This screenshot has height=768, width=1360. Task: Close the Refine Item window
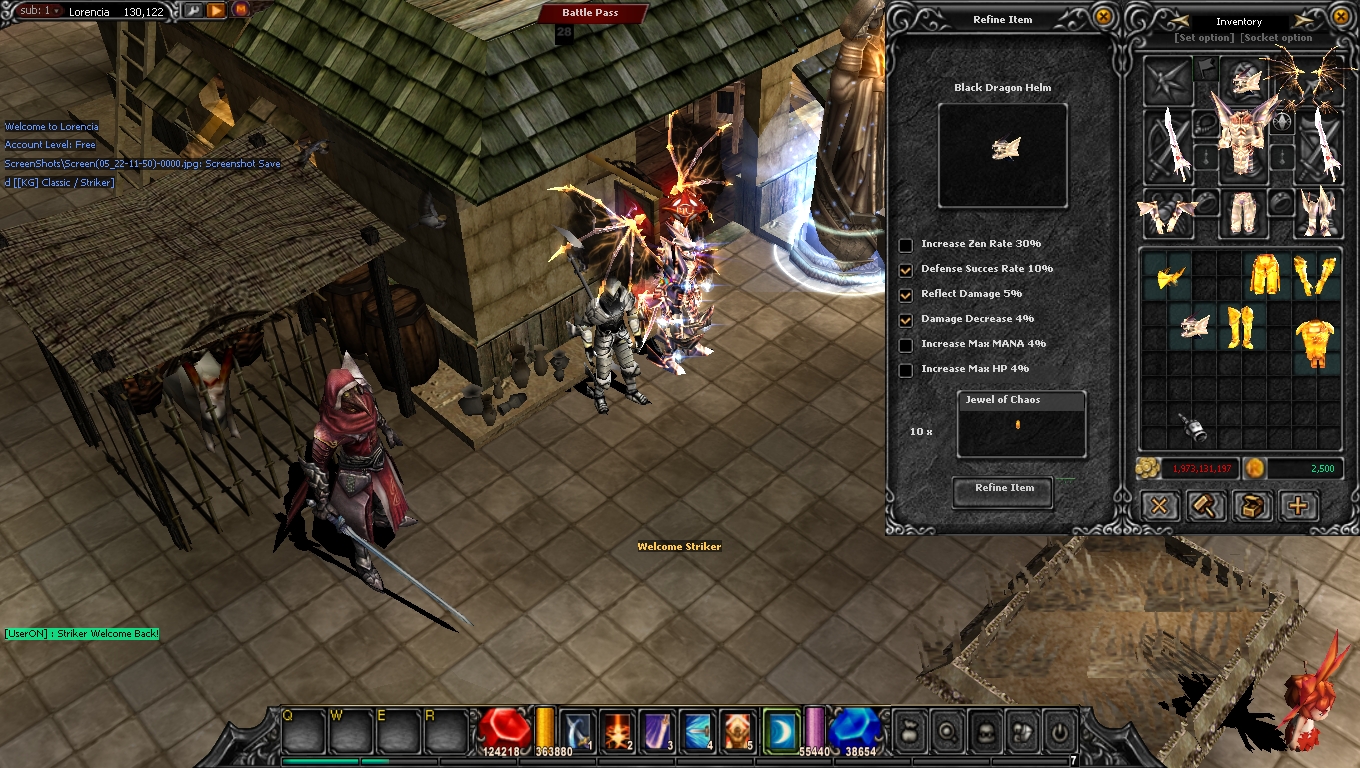click(x=1103, y=17)
